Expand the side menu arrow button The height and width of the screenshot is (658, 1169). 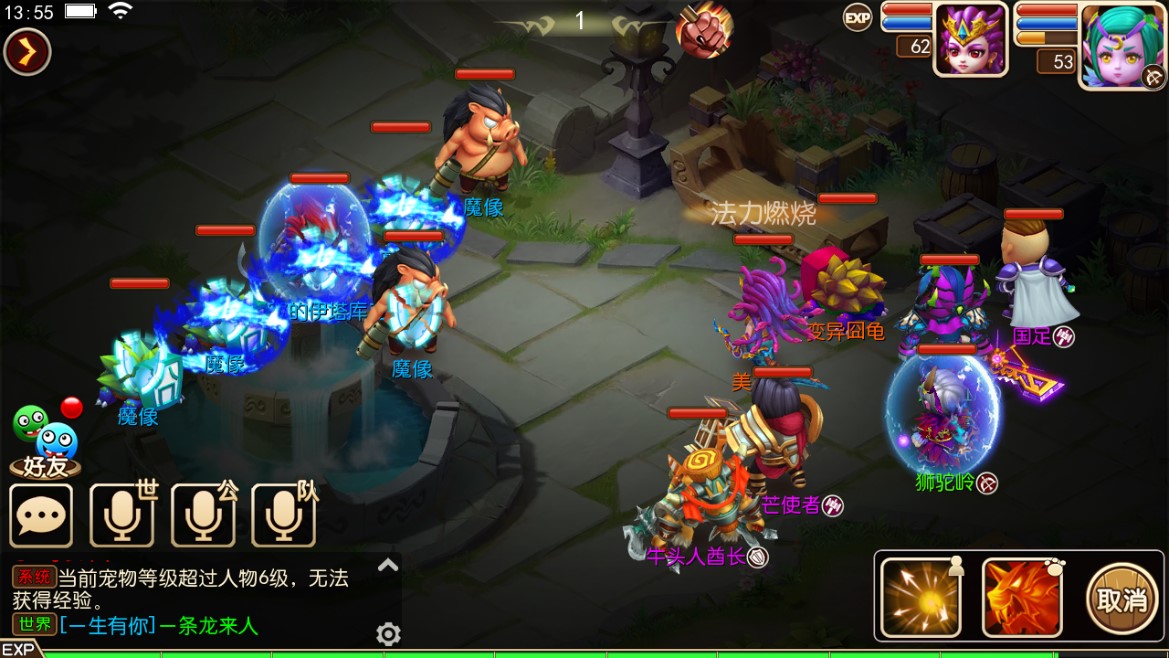[27, 52]
